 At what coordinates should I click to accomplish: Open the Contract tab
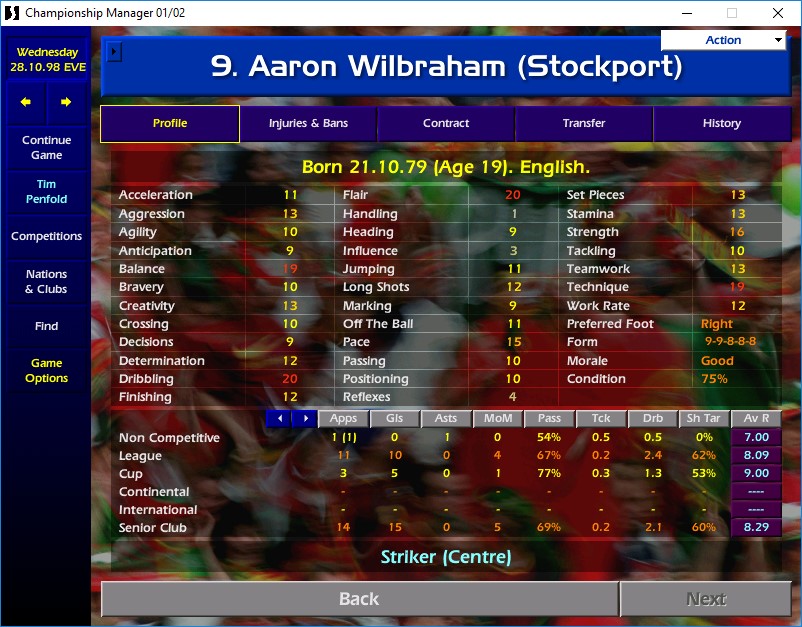pyautogui.click(x=446, y=124)
